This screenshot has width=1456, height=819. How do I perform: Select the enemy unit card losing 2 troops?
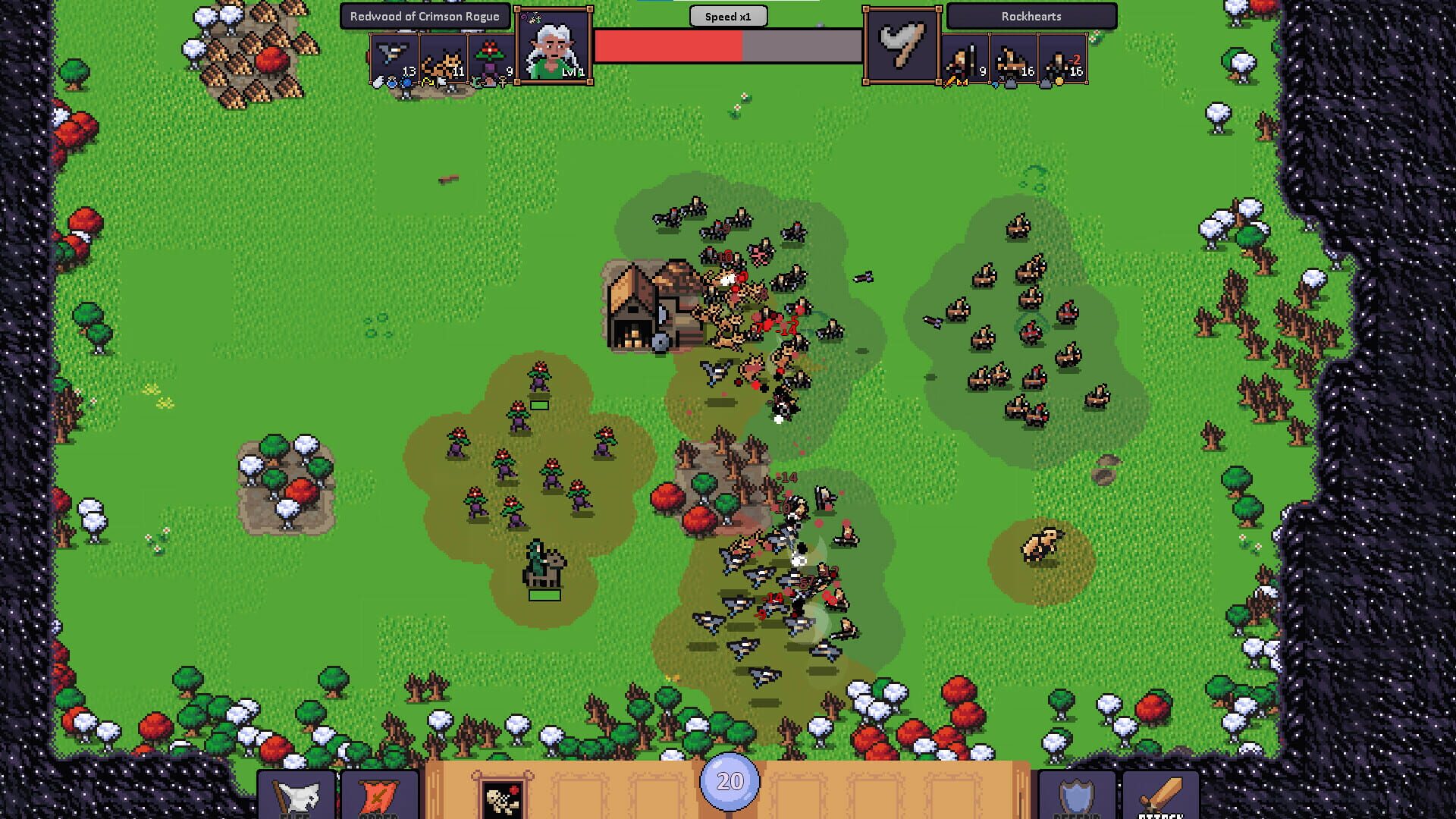tap(1062, 57)
